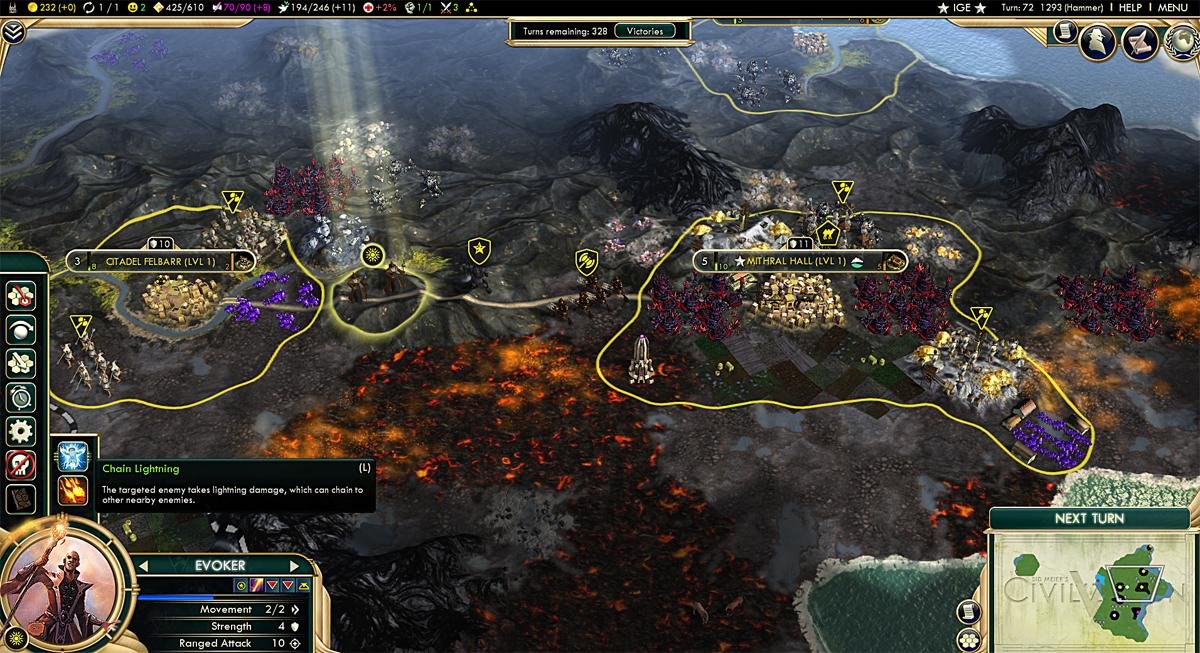End the turn with Next Turn
This screenshot has height=653, width=1200.
(1089, 518)
